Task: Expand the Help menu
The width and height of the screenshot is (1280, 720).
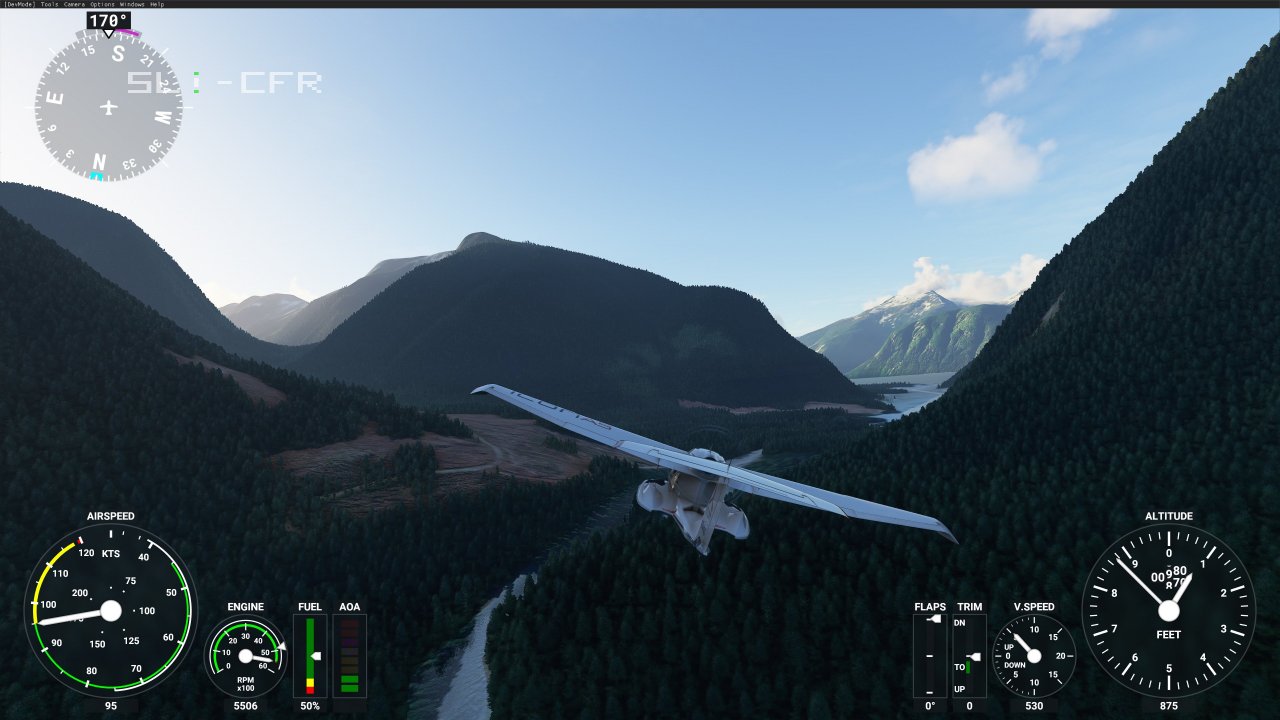Action: click(157, 4)
